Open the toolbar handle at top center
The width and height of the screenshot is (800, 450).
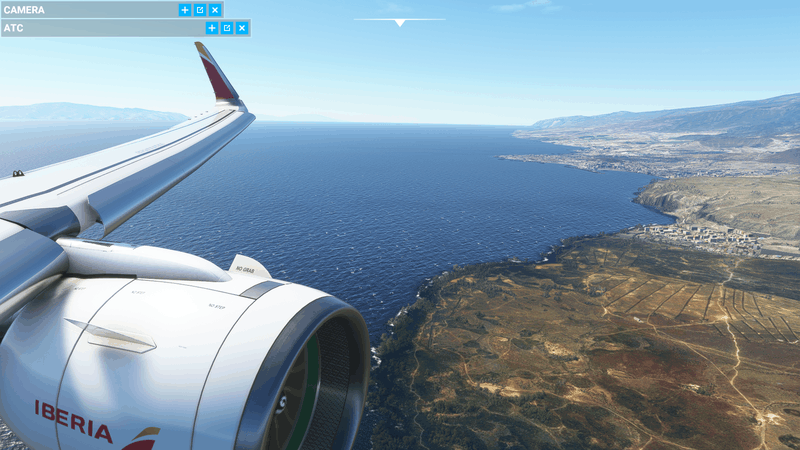click(x=400, y=22)
